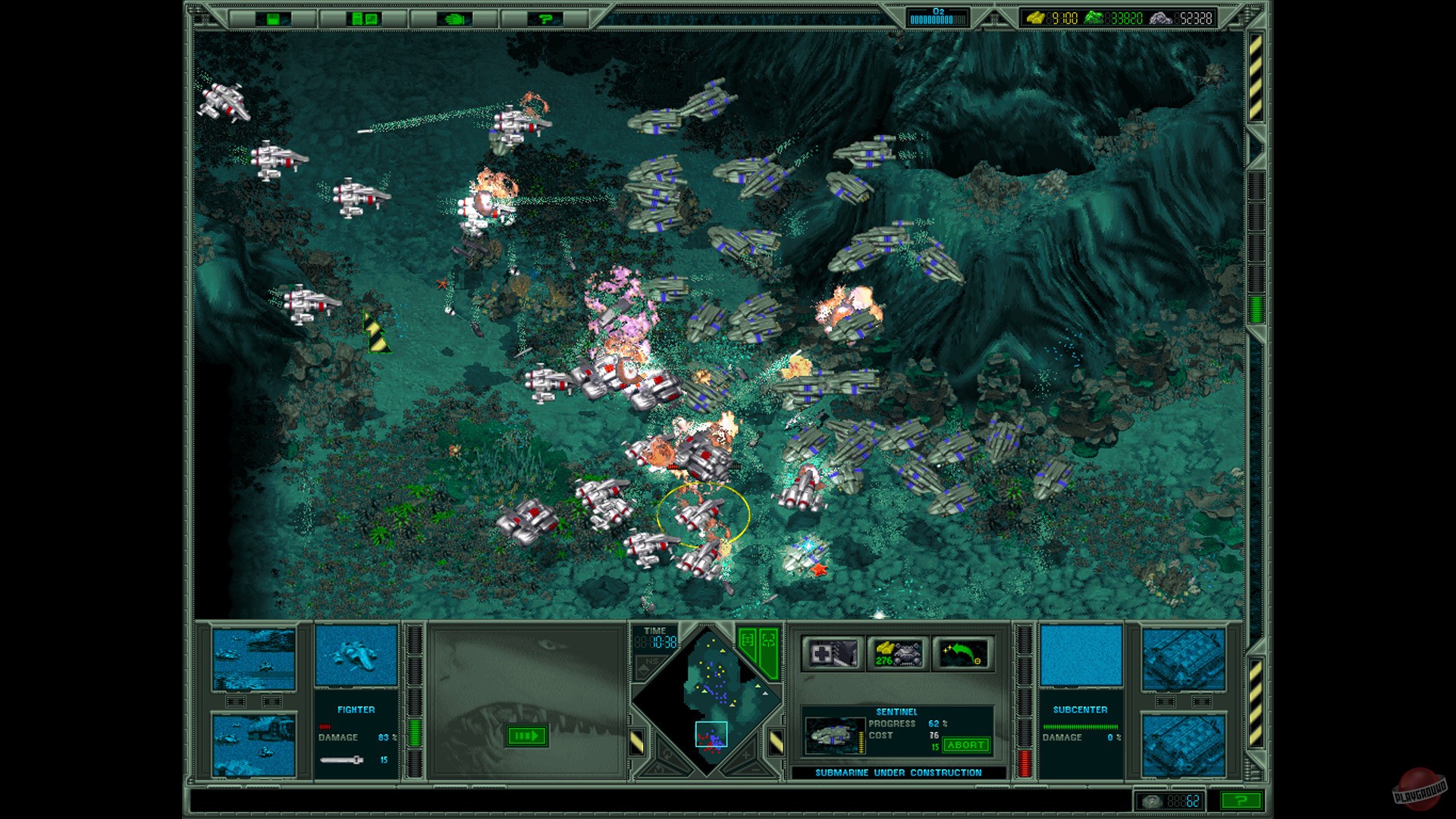Select the repair cross icon in the command panel

[834, 654]
